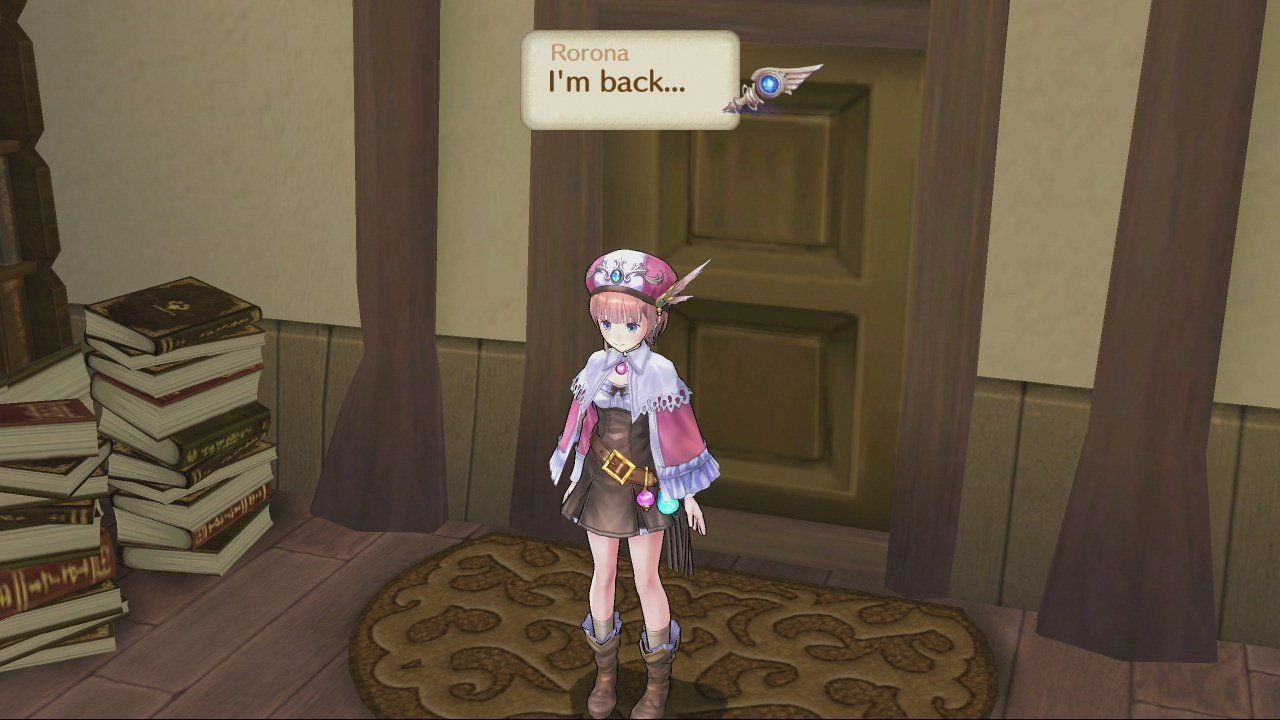1280x720 pixels.
Task: Click the gem brooch on Rorona's cape
Action: (x=621, y=369)
